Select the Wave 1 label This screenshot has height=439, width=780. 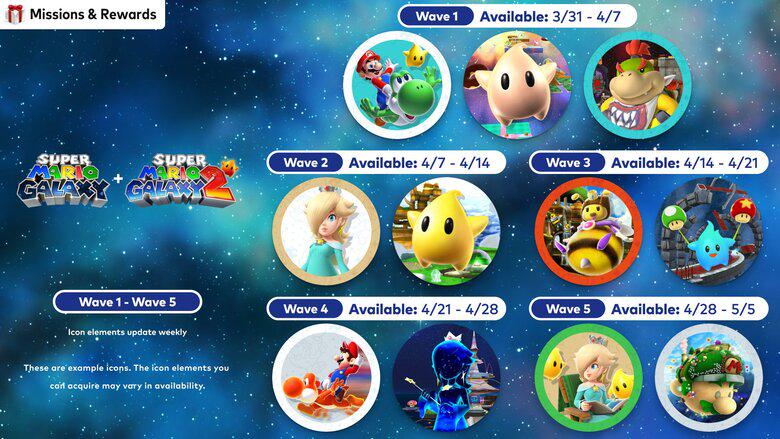coord(435,17)
